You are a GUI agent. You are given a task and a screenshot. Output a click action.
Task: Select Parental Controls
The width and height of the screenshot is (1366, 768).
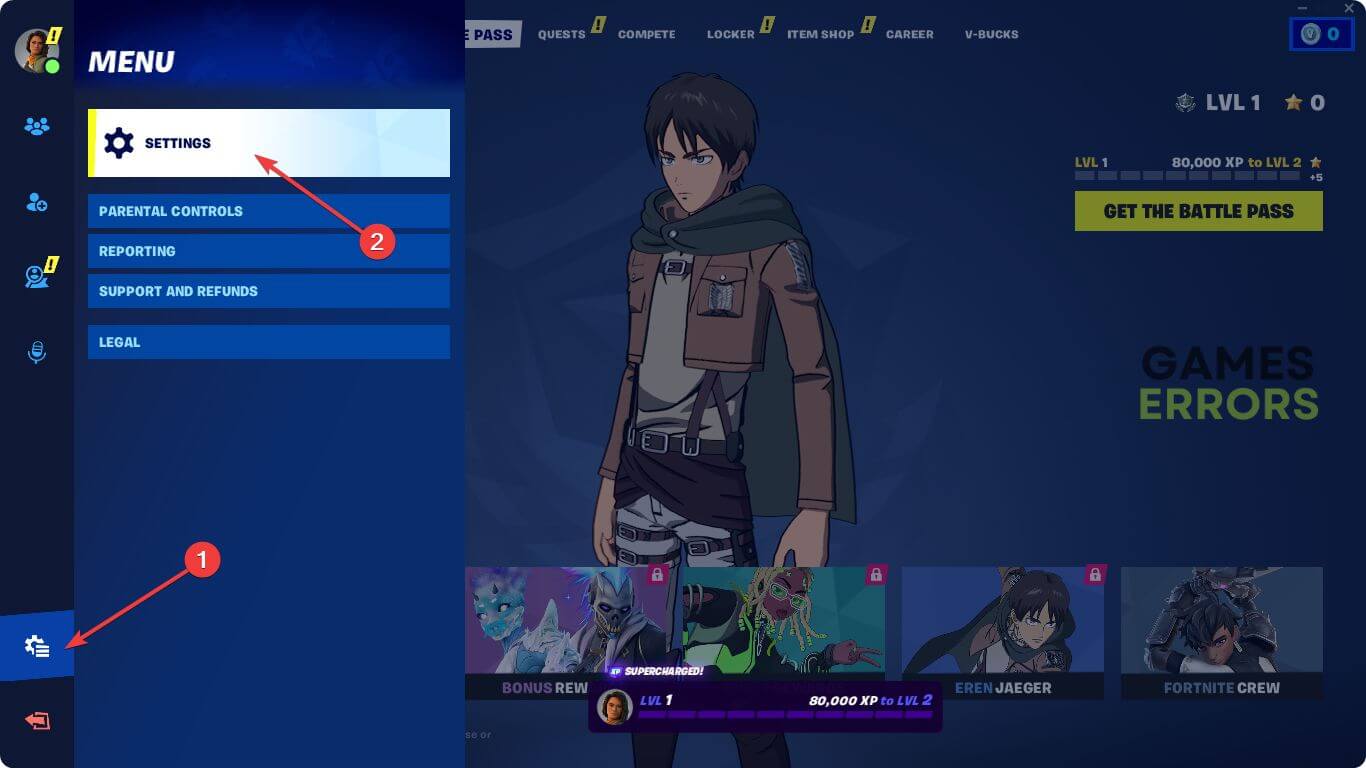click(268, 211)
